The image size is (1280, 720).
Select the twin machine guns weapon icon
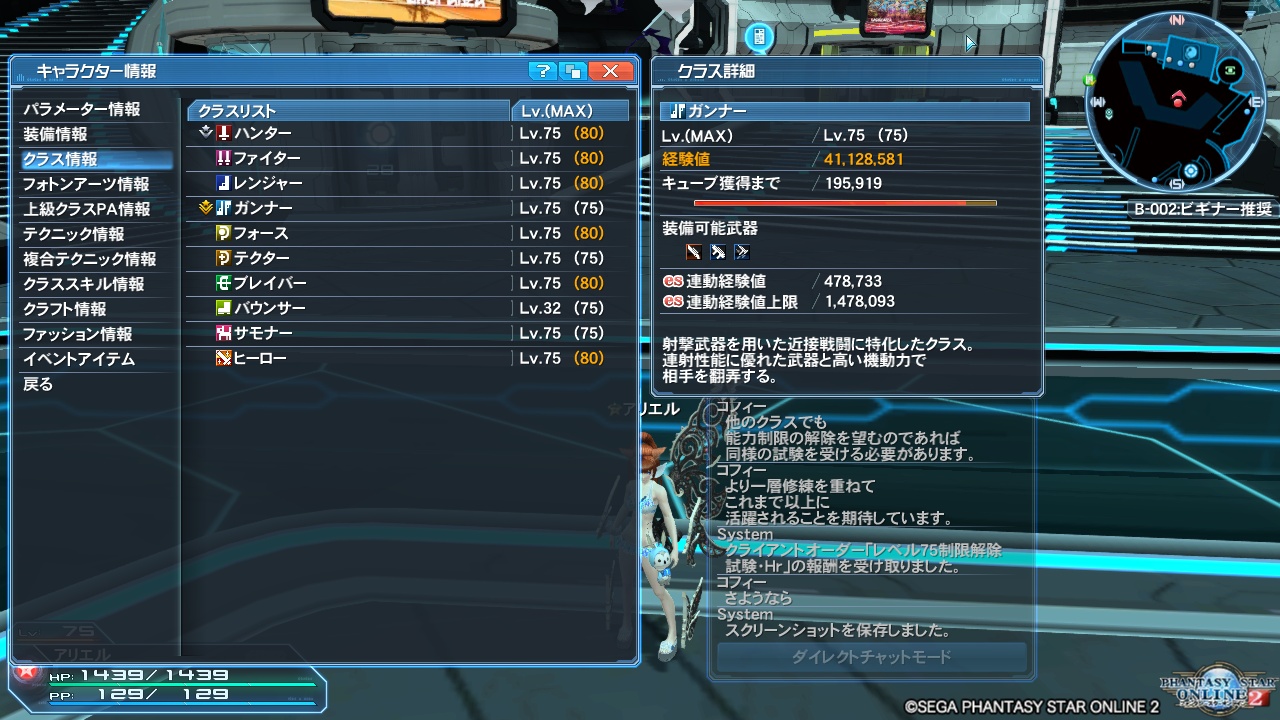click(x=743, y=252)
